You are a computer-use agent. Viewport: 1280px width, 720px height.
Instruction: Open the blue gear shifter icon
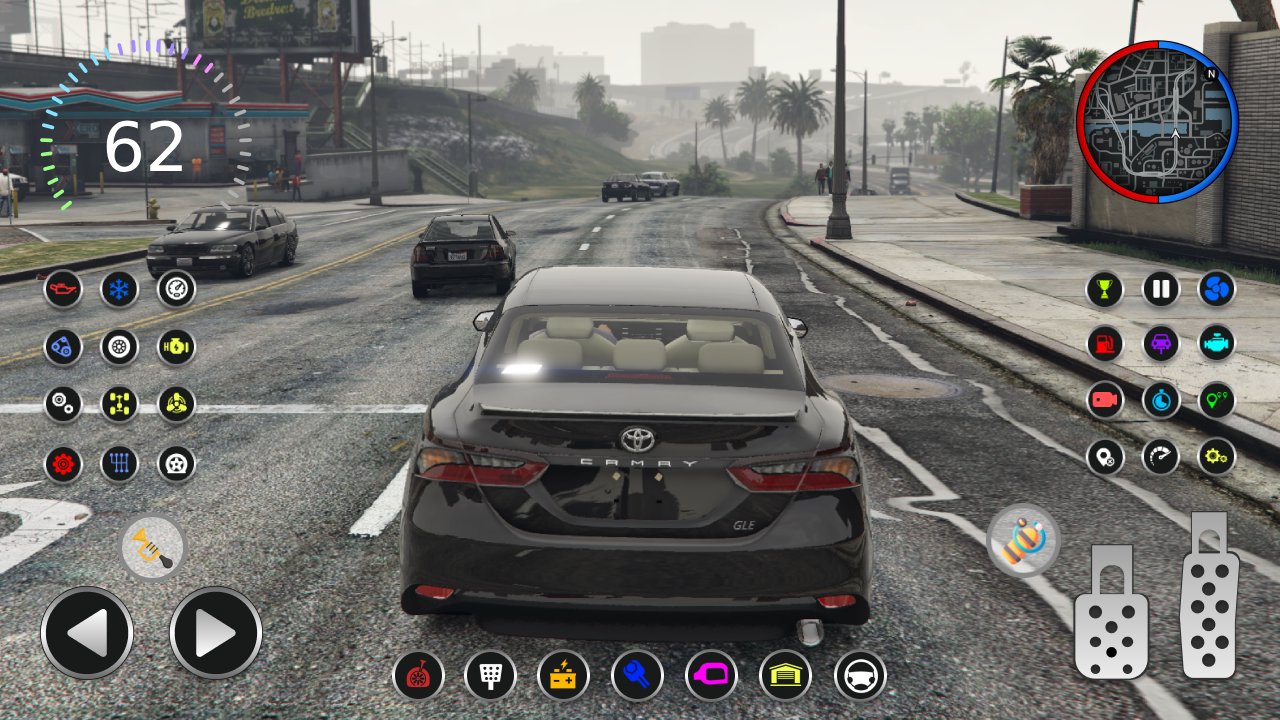pos(119,464)
